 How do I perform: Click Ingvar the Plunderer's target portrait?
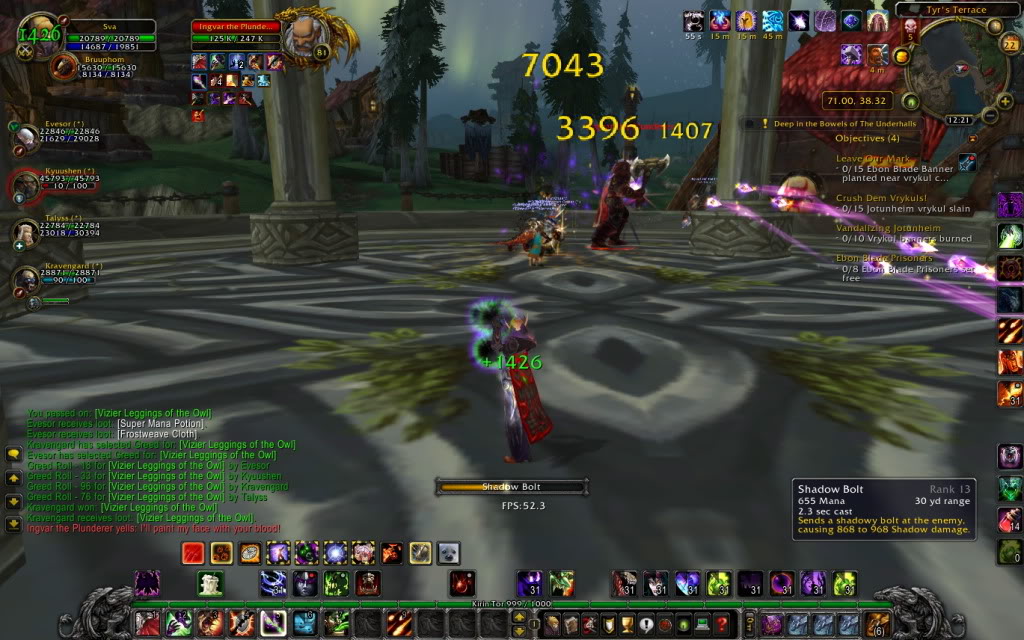(300, 38)
